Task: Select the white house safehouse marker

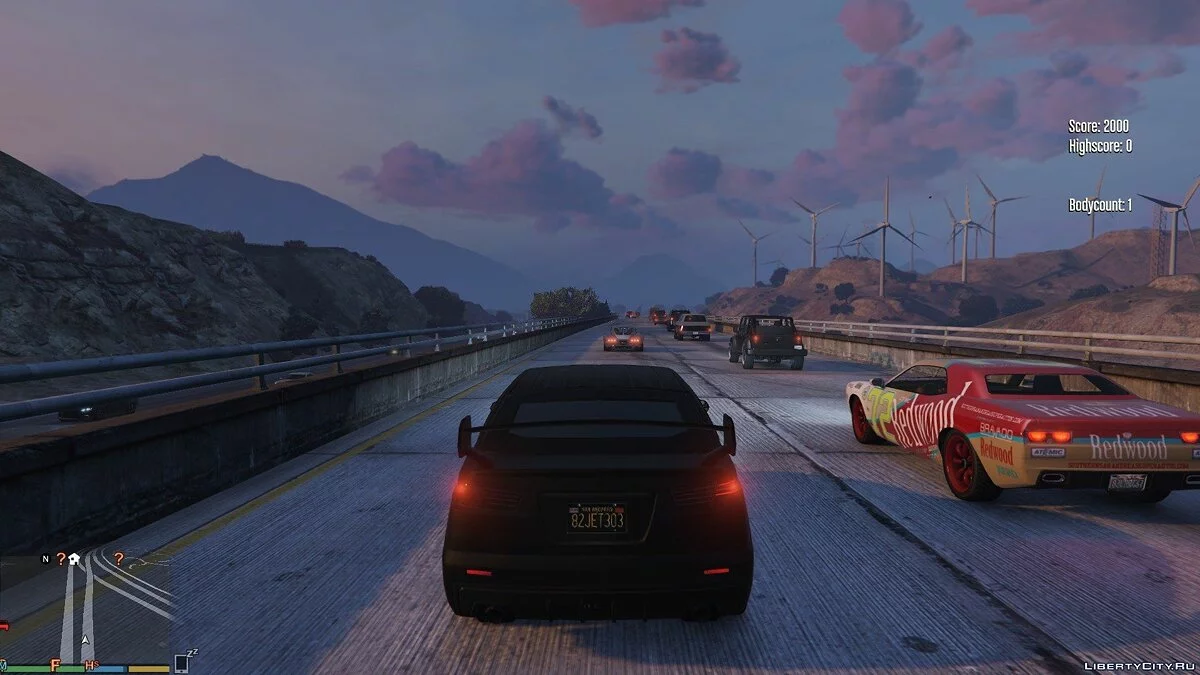Action: (74, 559)
